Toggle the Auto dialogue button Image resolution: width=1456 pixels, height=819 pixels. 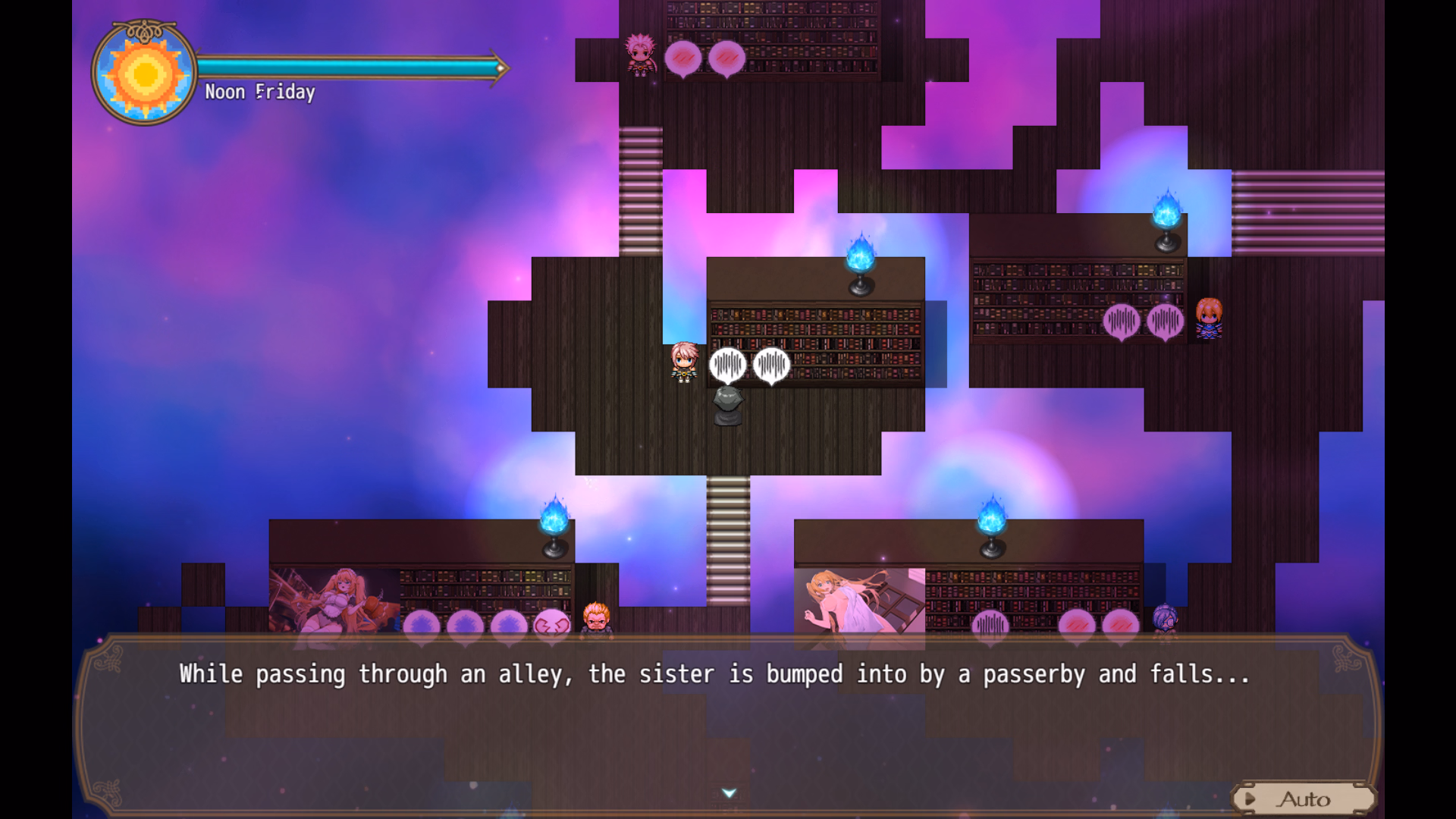[1303, 799]
